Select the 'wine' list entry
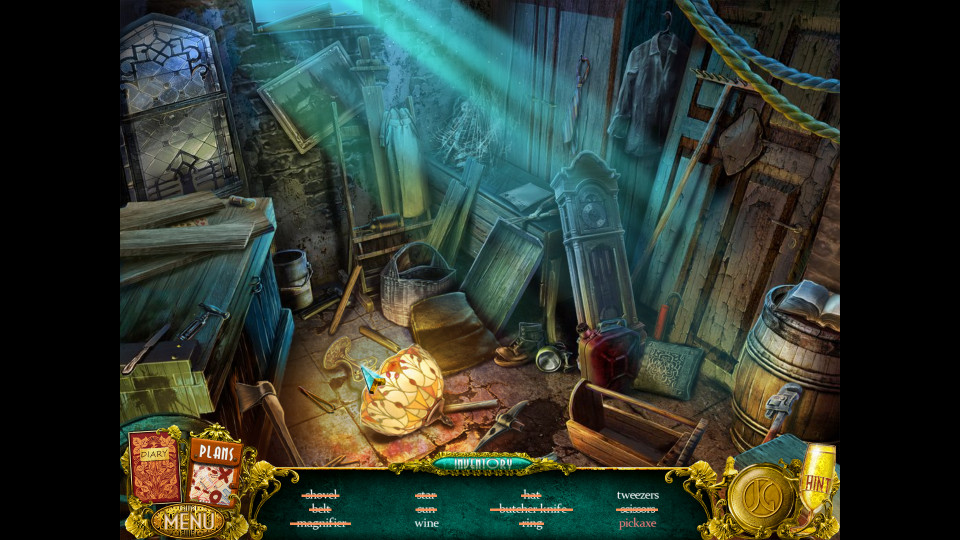Viewport: 960px width, 540px height. (x=427, y=523)
